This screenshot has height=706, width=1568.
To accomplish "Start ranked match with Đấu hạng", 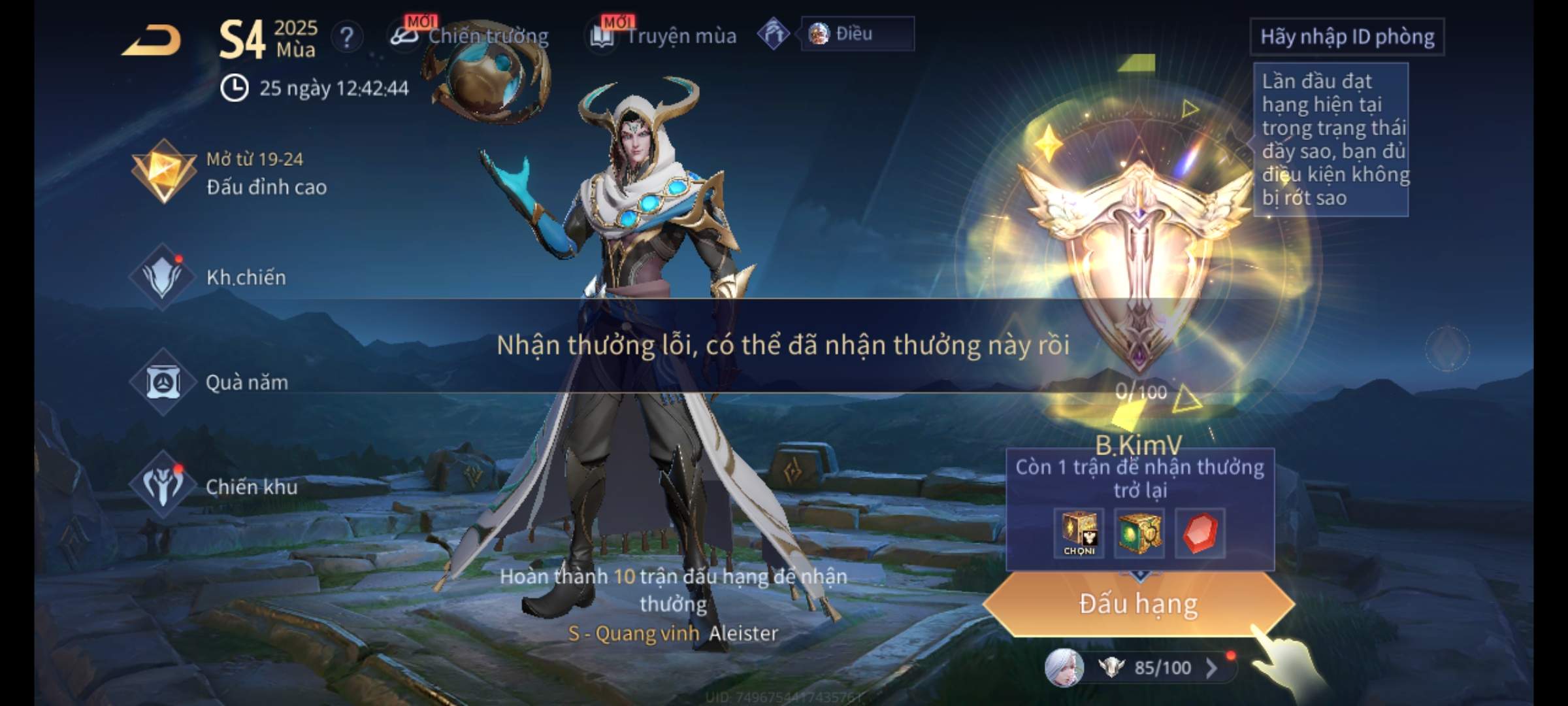I will pyautogui.click(x=1138, y=604).
